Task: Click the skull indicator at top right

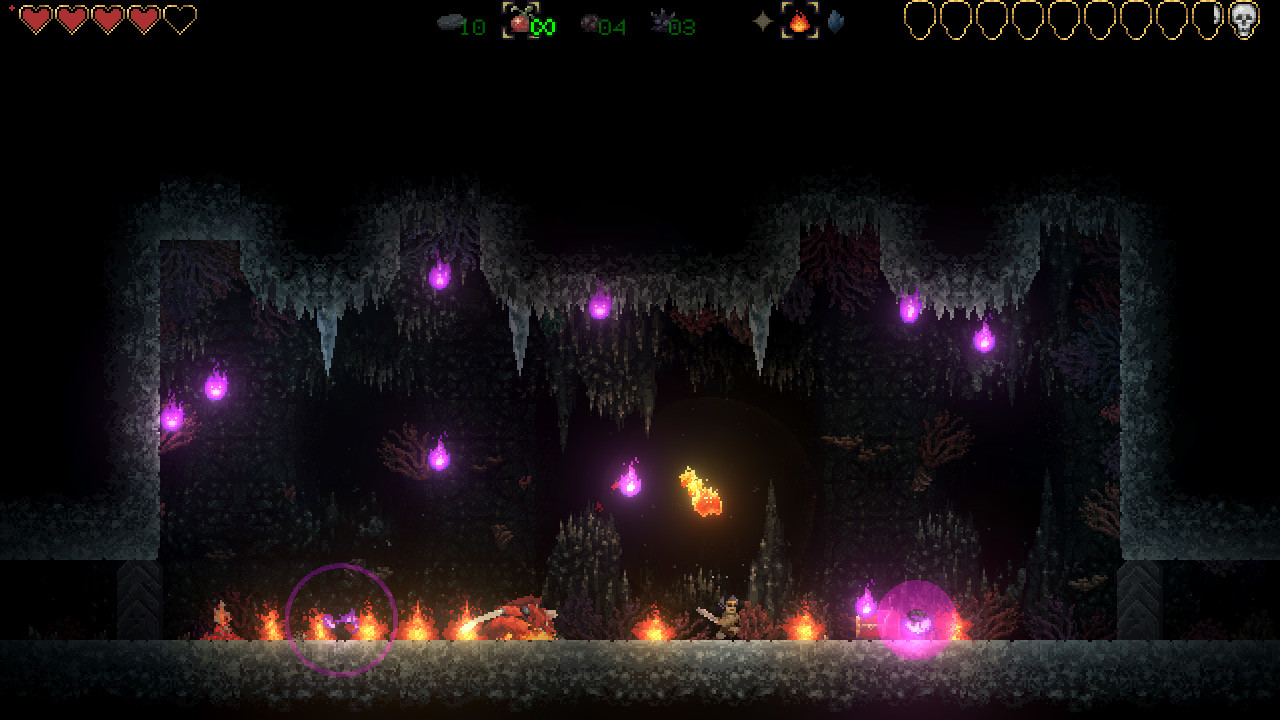Action: tap(1244, 22)
